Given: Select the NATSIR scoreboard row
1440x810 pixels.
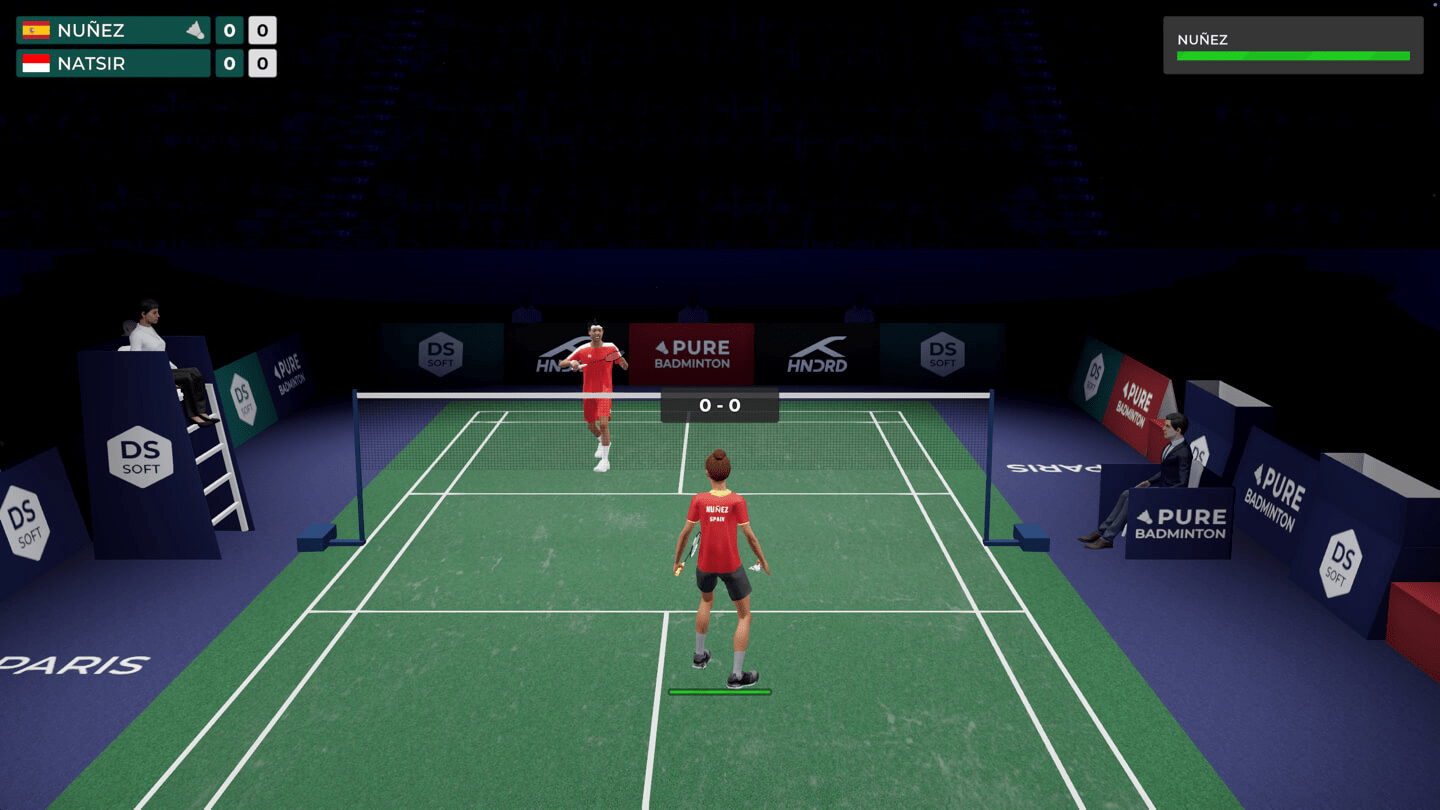Looking at the screenshot, I should point(113,63).
